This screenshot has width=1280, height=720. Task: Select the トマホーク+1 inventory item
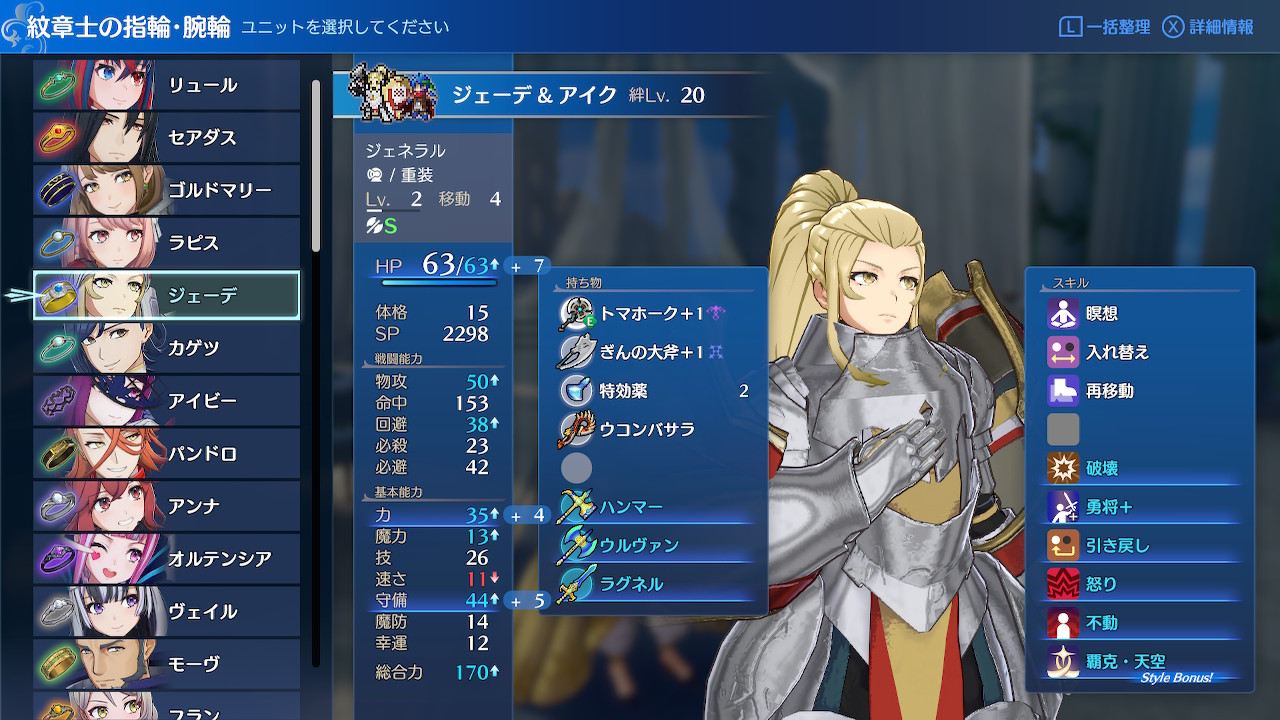[x=652, y=313]
